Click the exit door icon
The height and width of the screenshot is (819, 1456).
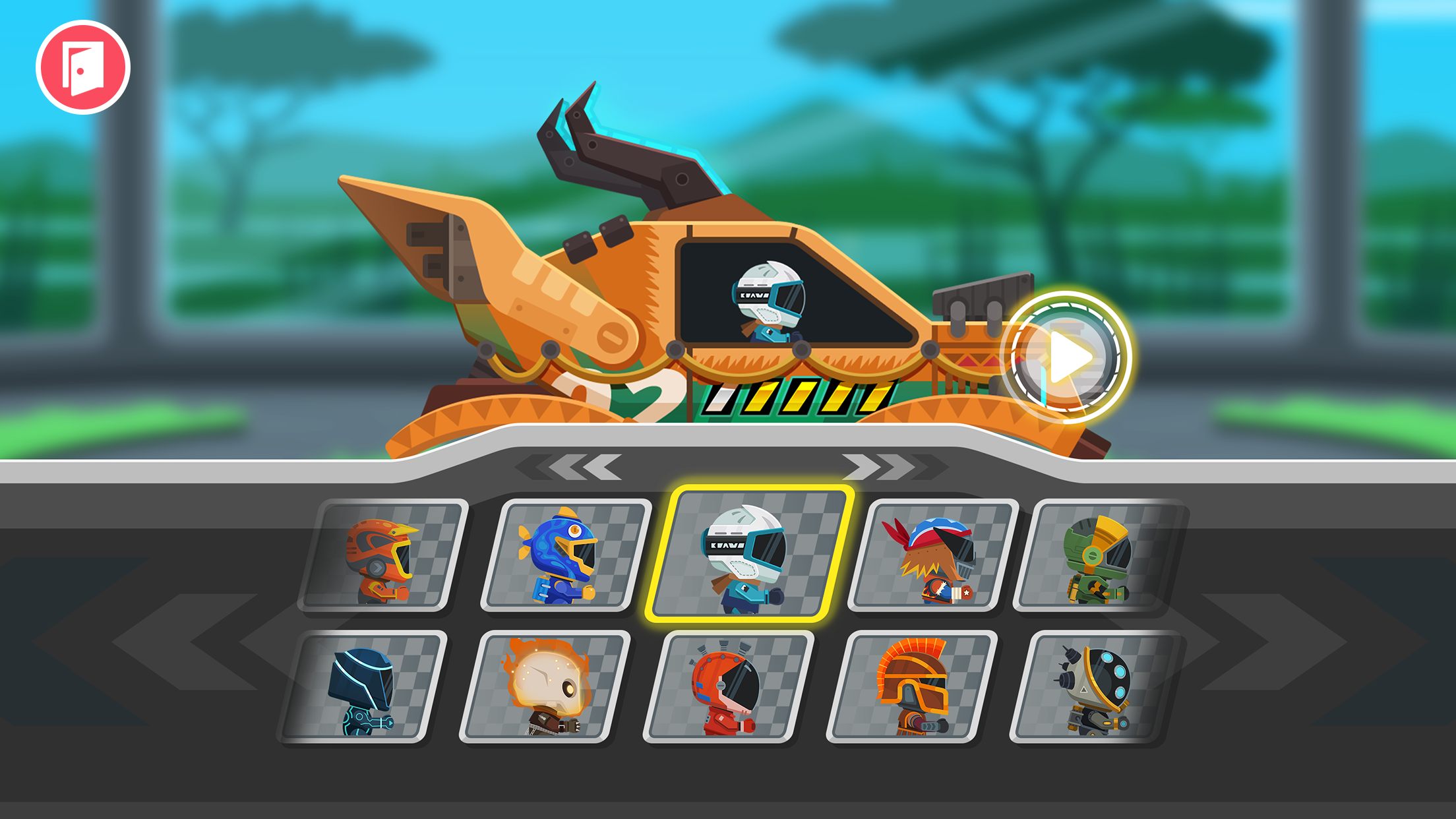click(83, 66)
